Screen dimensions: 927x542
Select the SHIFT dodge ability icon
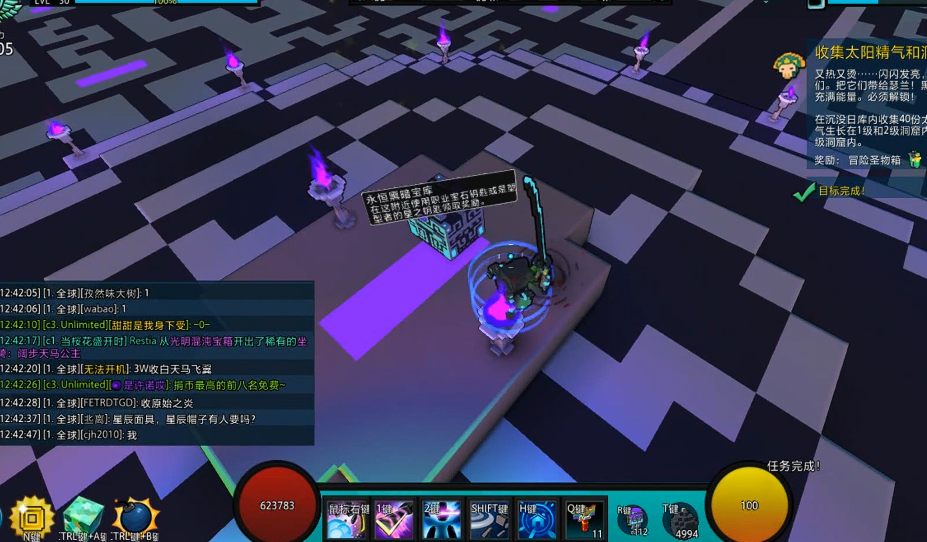[490, 519]
